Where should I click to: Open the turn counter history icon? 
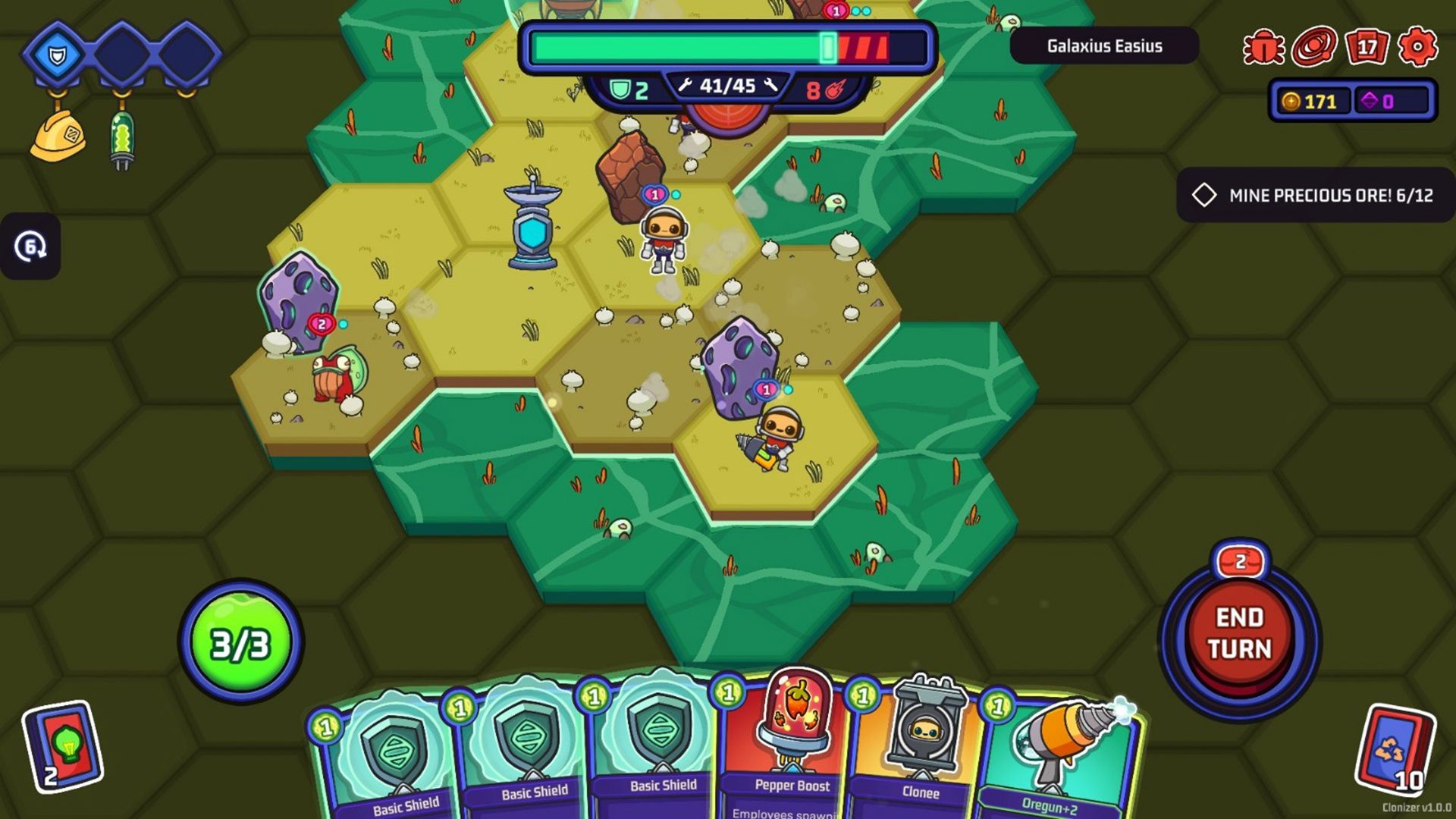[30, 246]
